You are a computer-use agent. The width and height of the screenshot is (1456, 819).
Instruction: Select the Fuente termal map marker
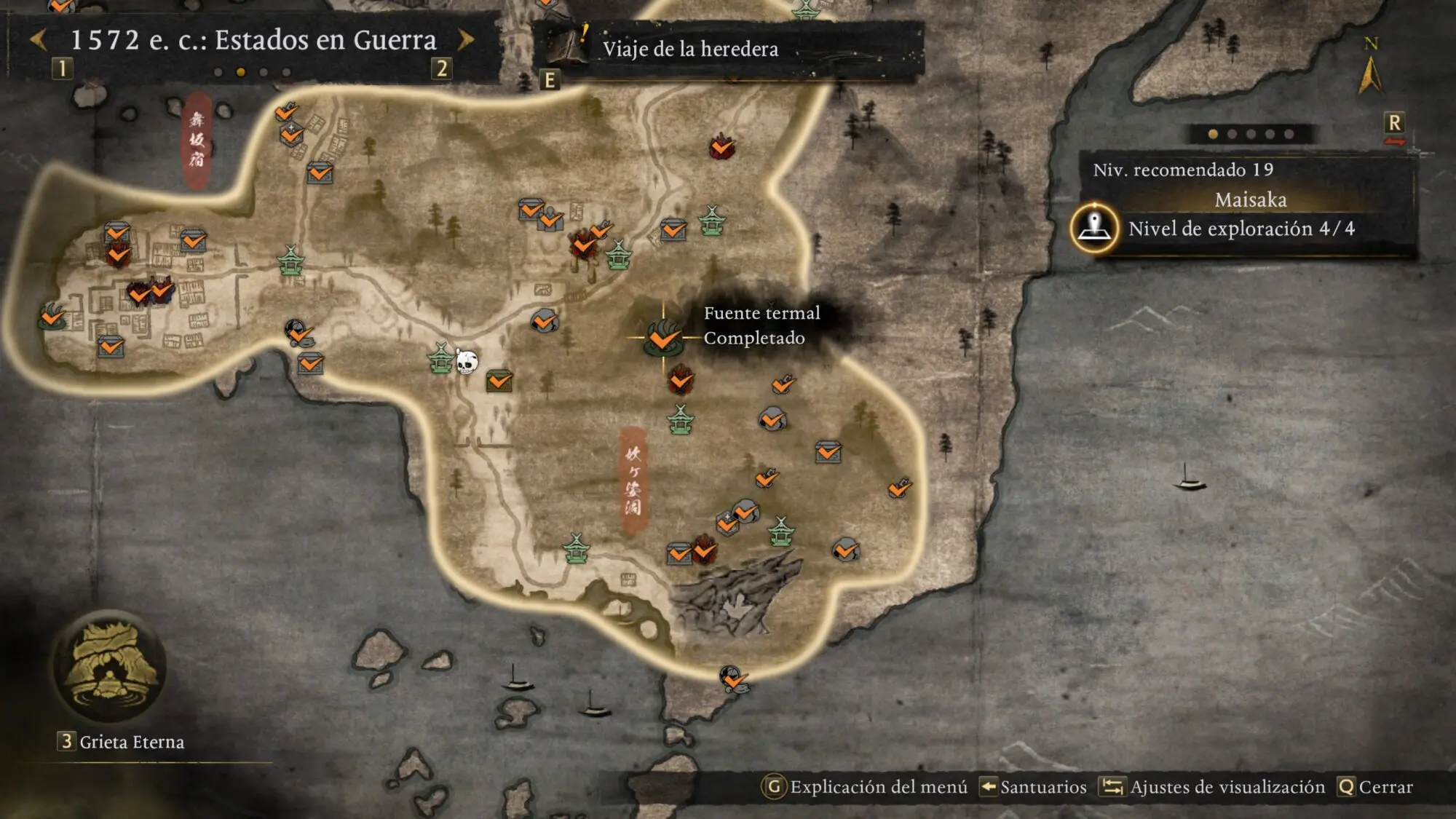pyautogui.click(x=662, y=338)
